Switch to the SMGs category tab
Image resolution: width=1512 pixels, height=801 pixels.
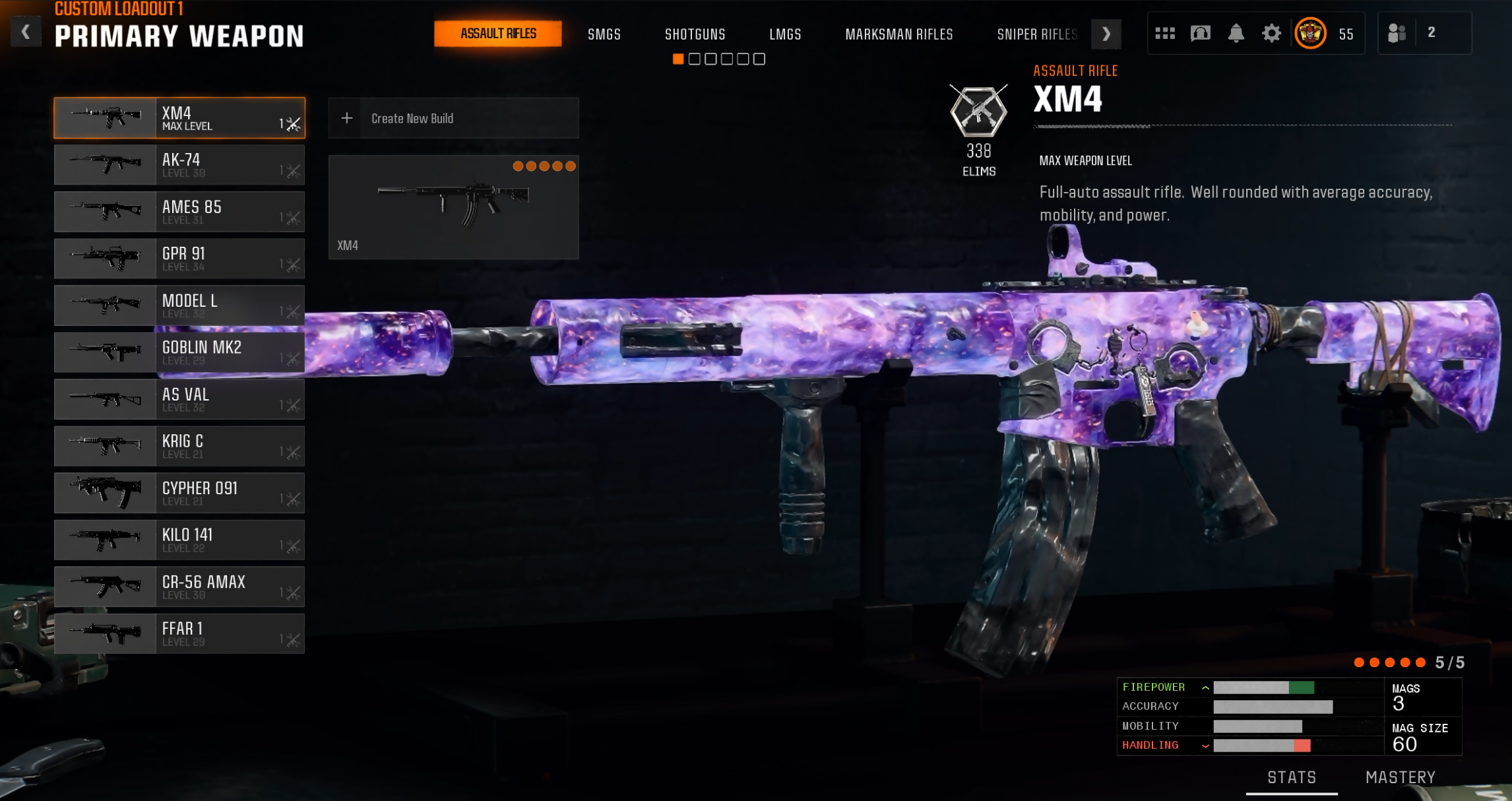click(604, 34)
